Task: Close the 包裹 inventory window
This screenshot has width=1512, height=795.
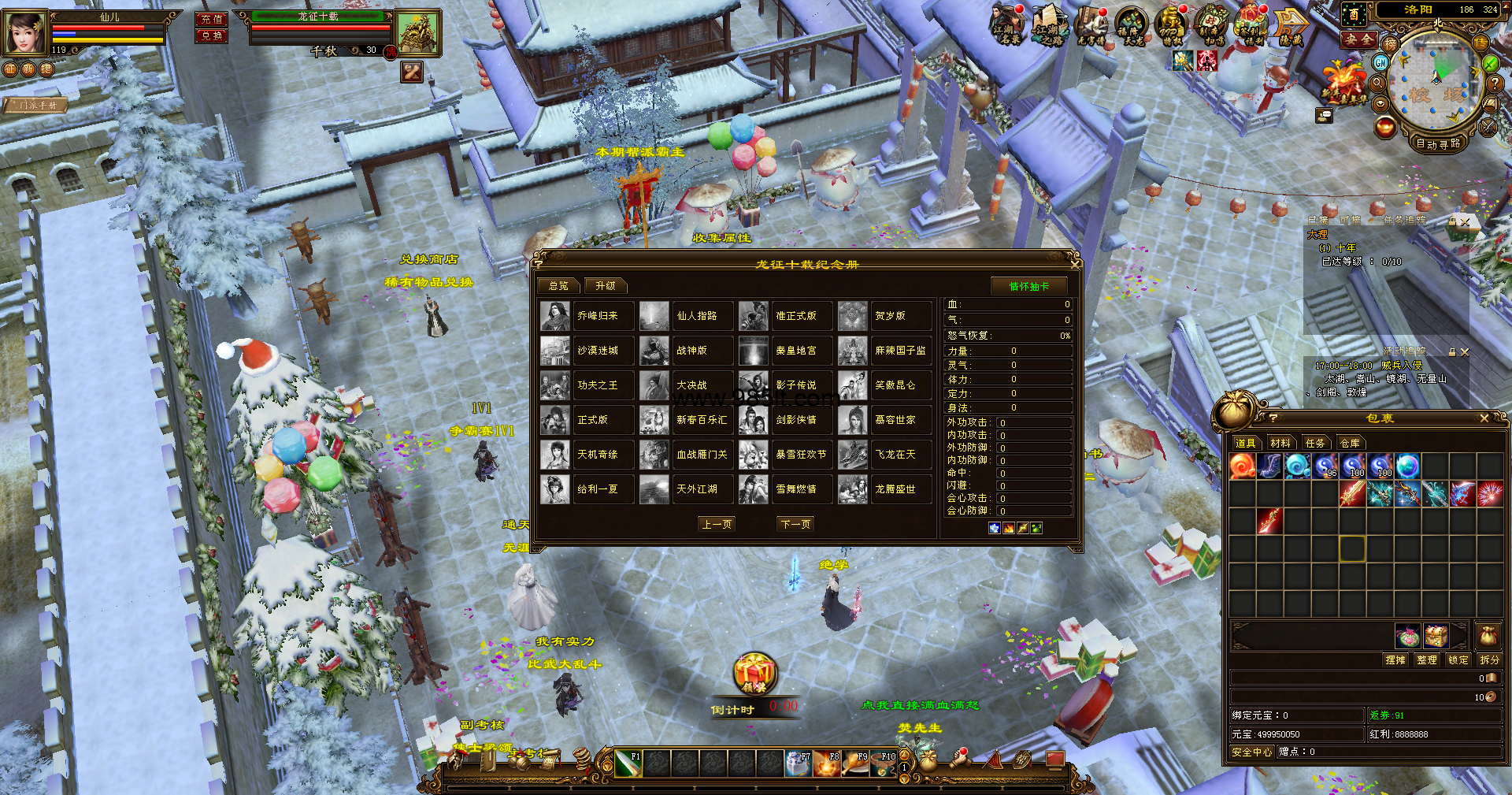Action: point(1484,418)
